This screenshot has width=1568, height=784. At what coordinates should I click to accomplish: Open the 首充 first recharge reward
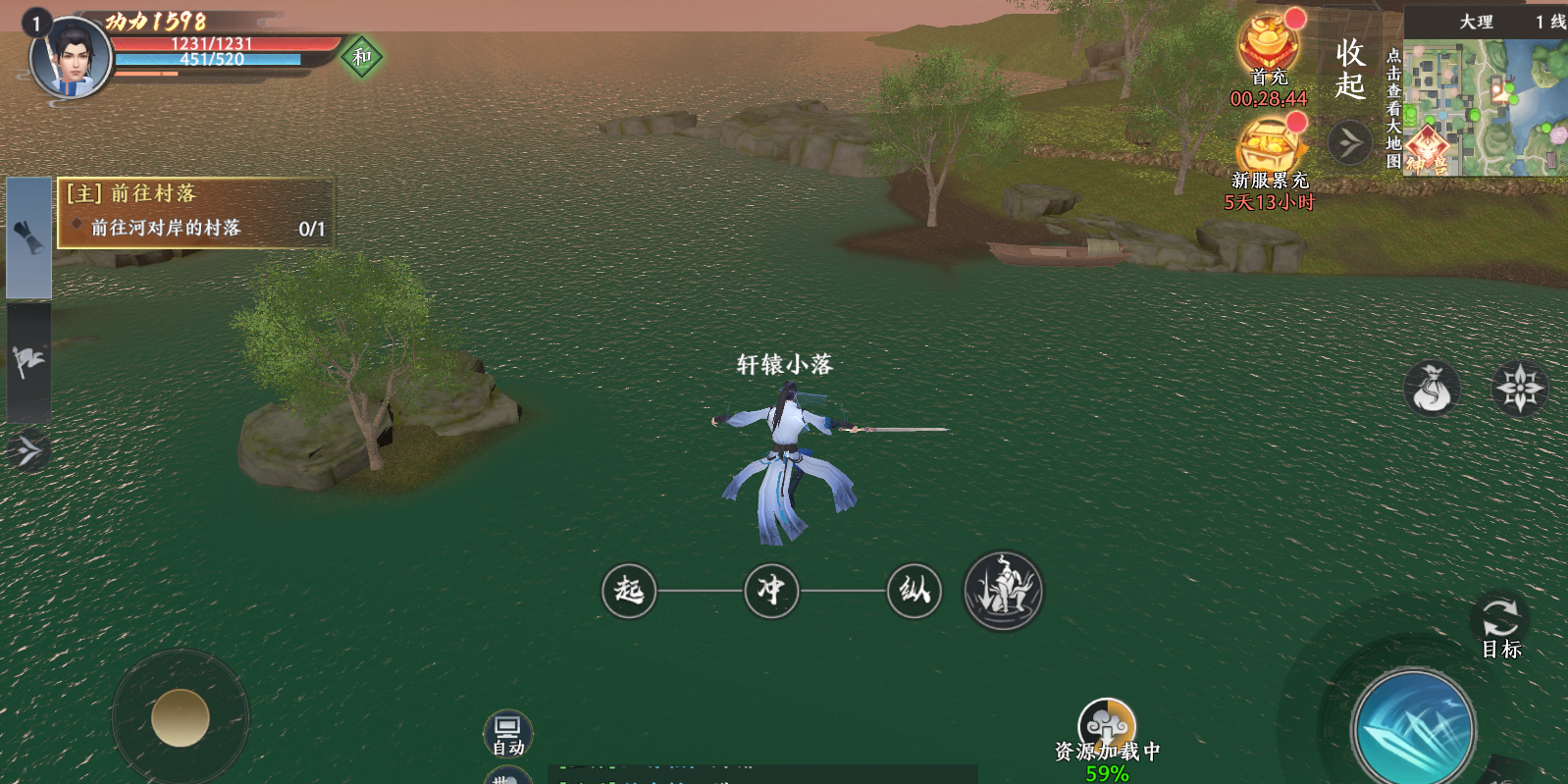(x=1269, y=47)
